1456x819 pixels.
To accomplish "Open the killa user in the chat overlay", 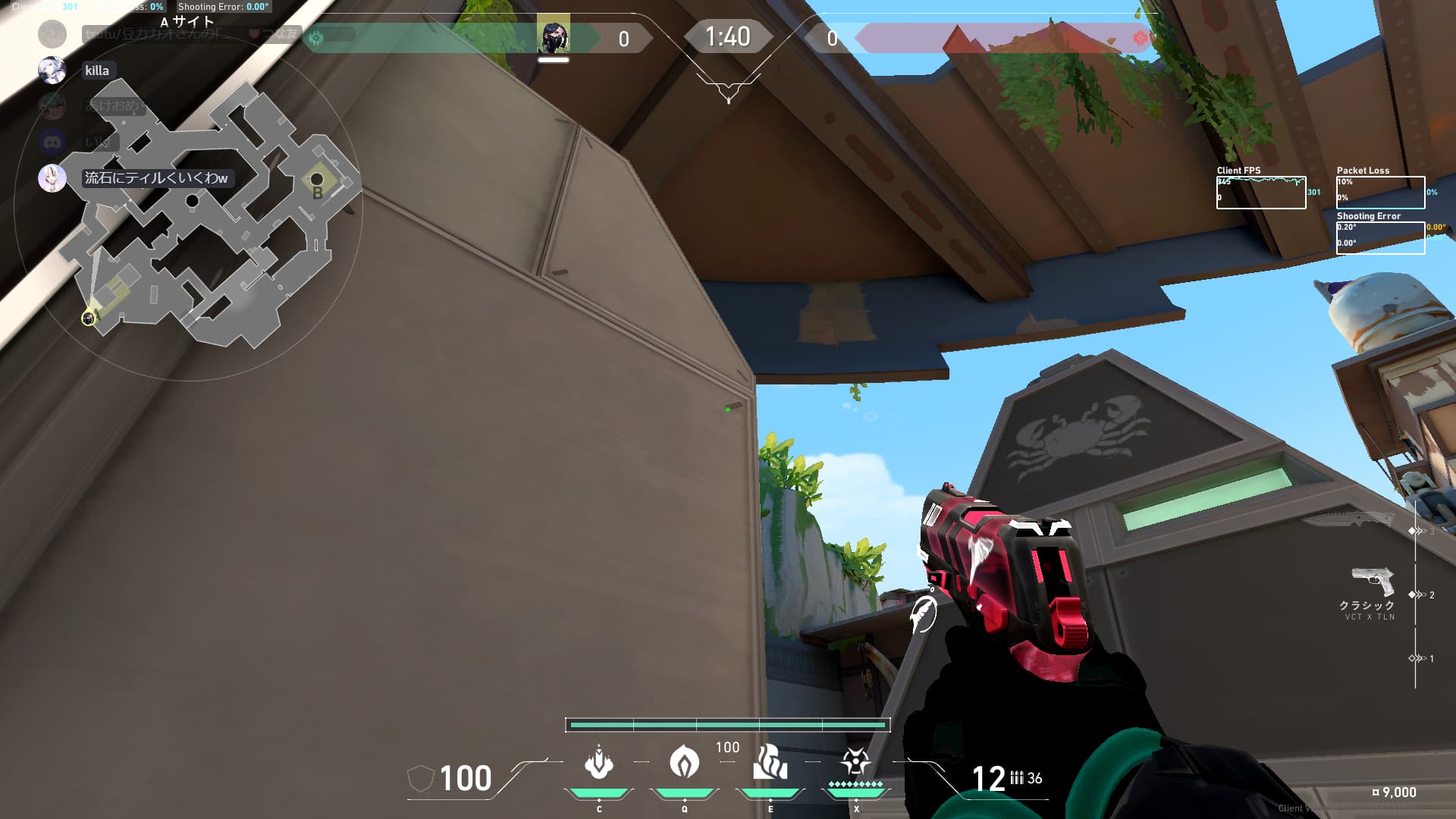I will (96, 71).
